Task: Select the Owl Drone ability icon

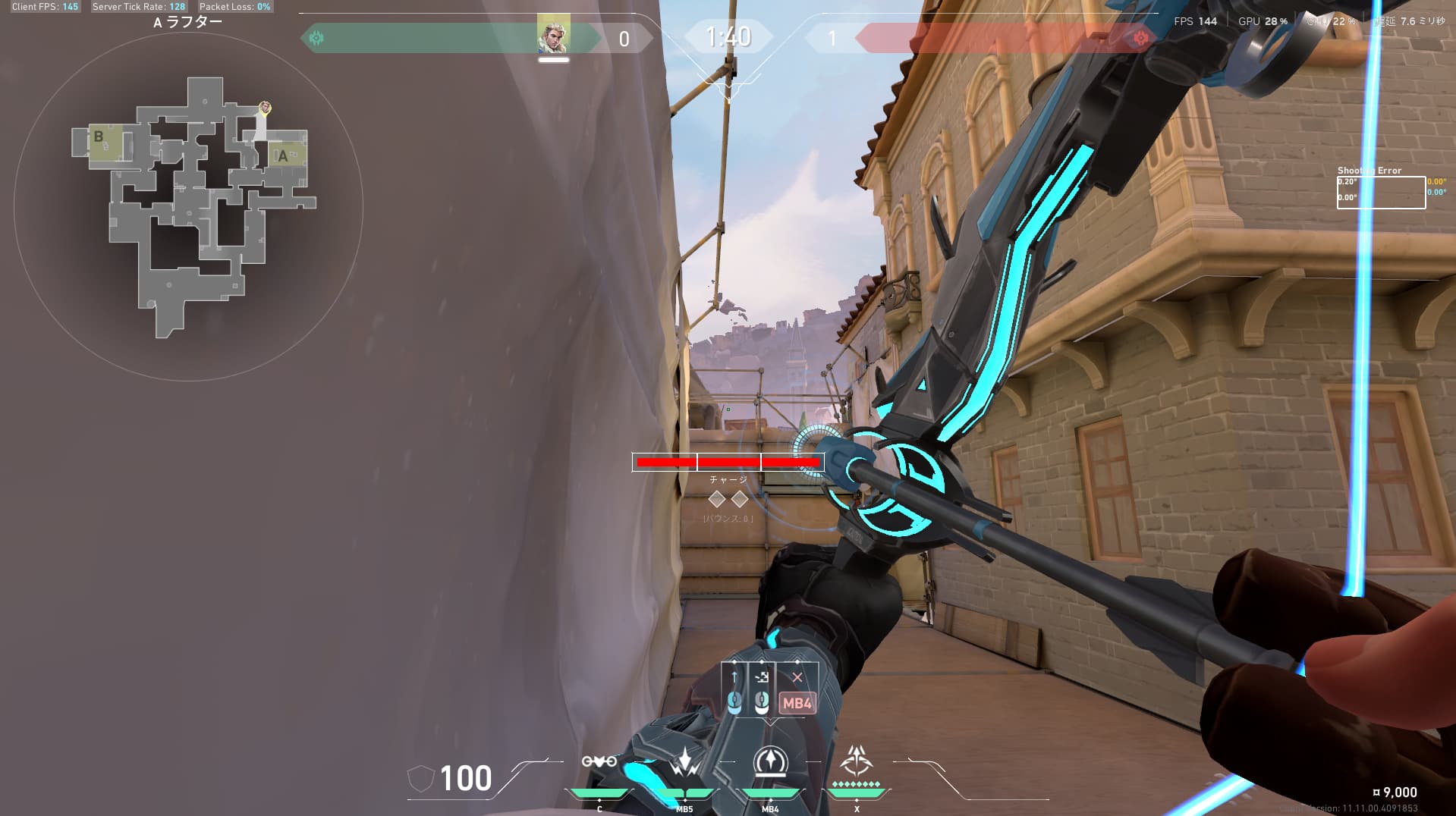Action: tap(599, 761)
